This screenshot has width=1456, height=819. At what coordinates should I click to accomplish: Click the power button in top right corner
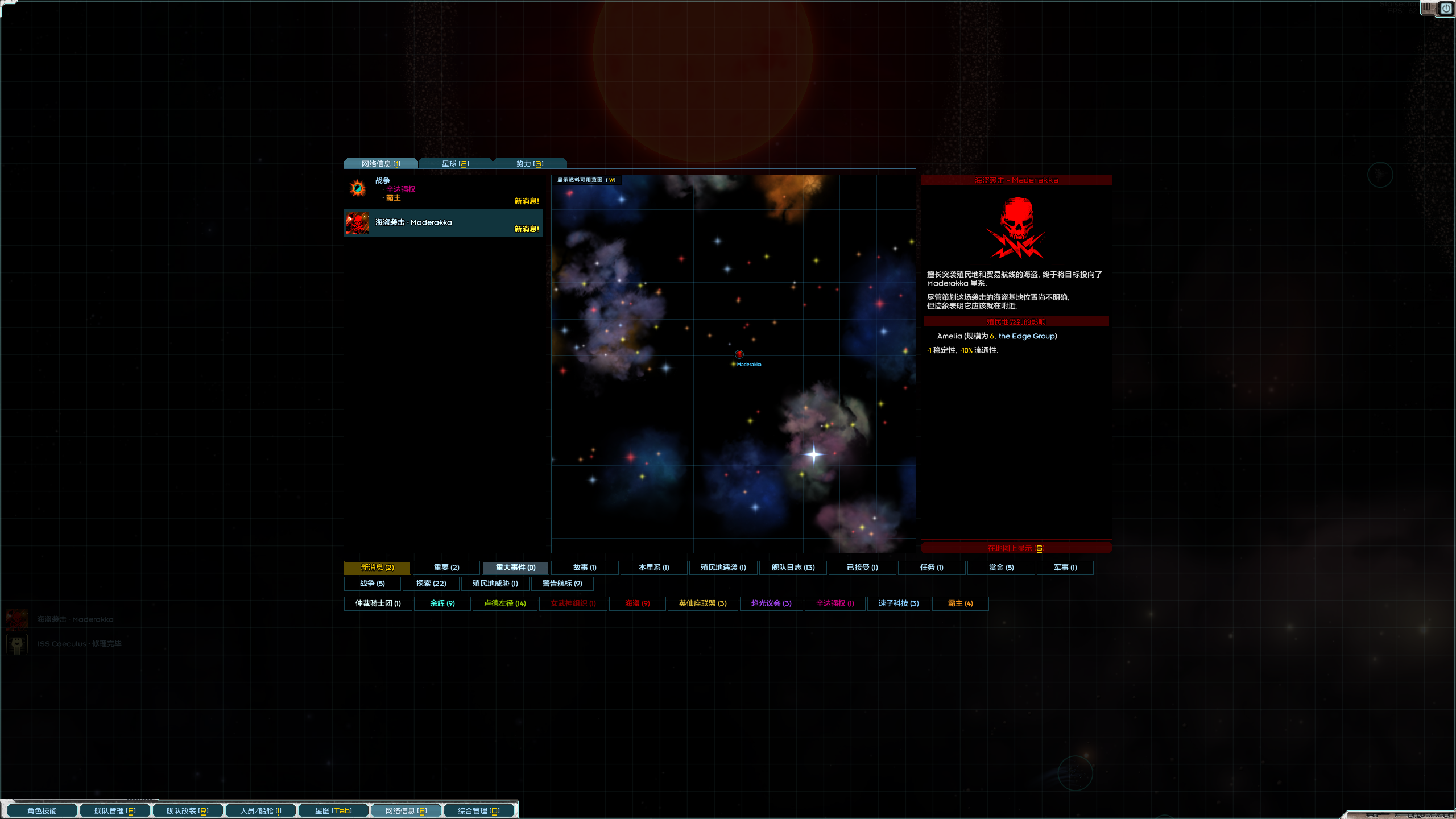[1446, 7]
